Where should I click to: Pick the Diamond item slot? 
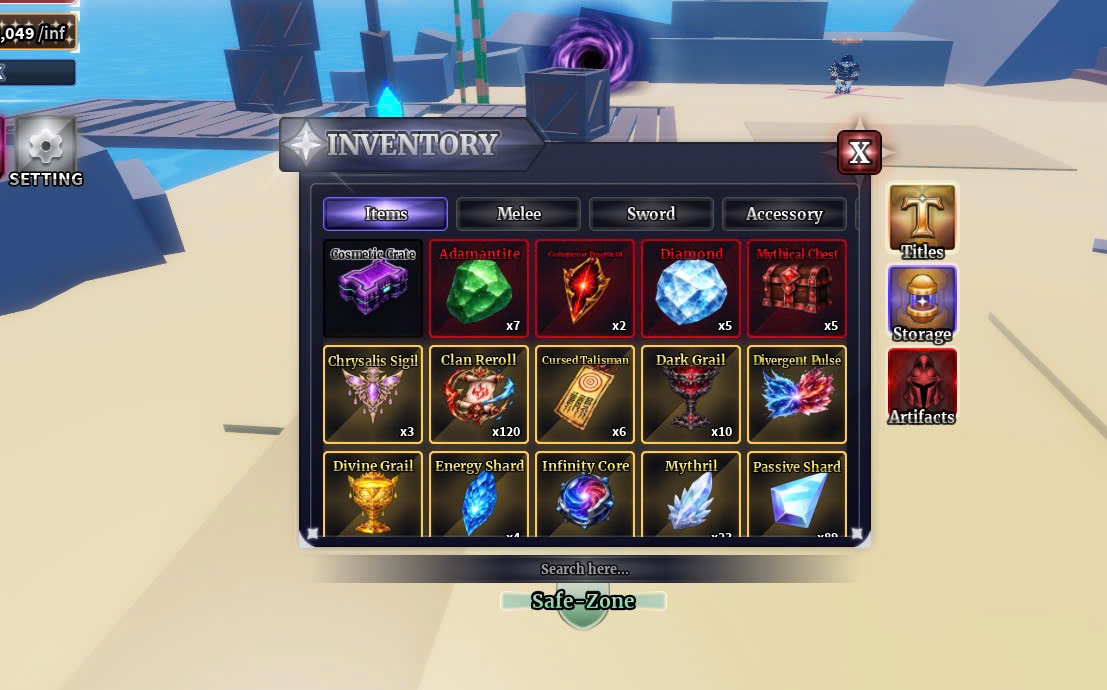691,289
